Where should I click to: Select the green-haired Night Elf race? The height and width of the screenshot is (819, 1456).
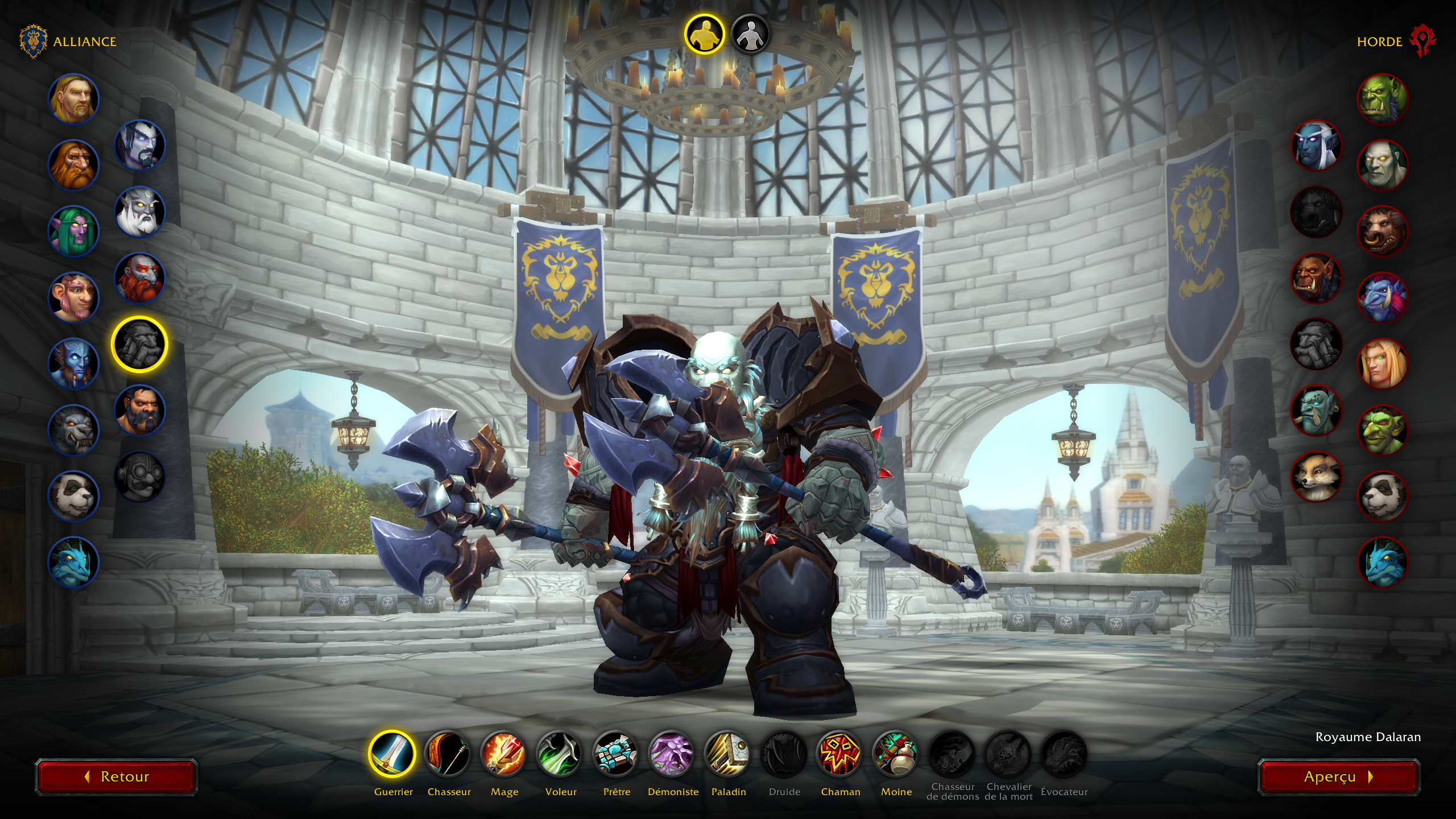(73, 231)
